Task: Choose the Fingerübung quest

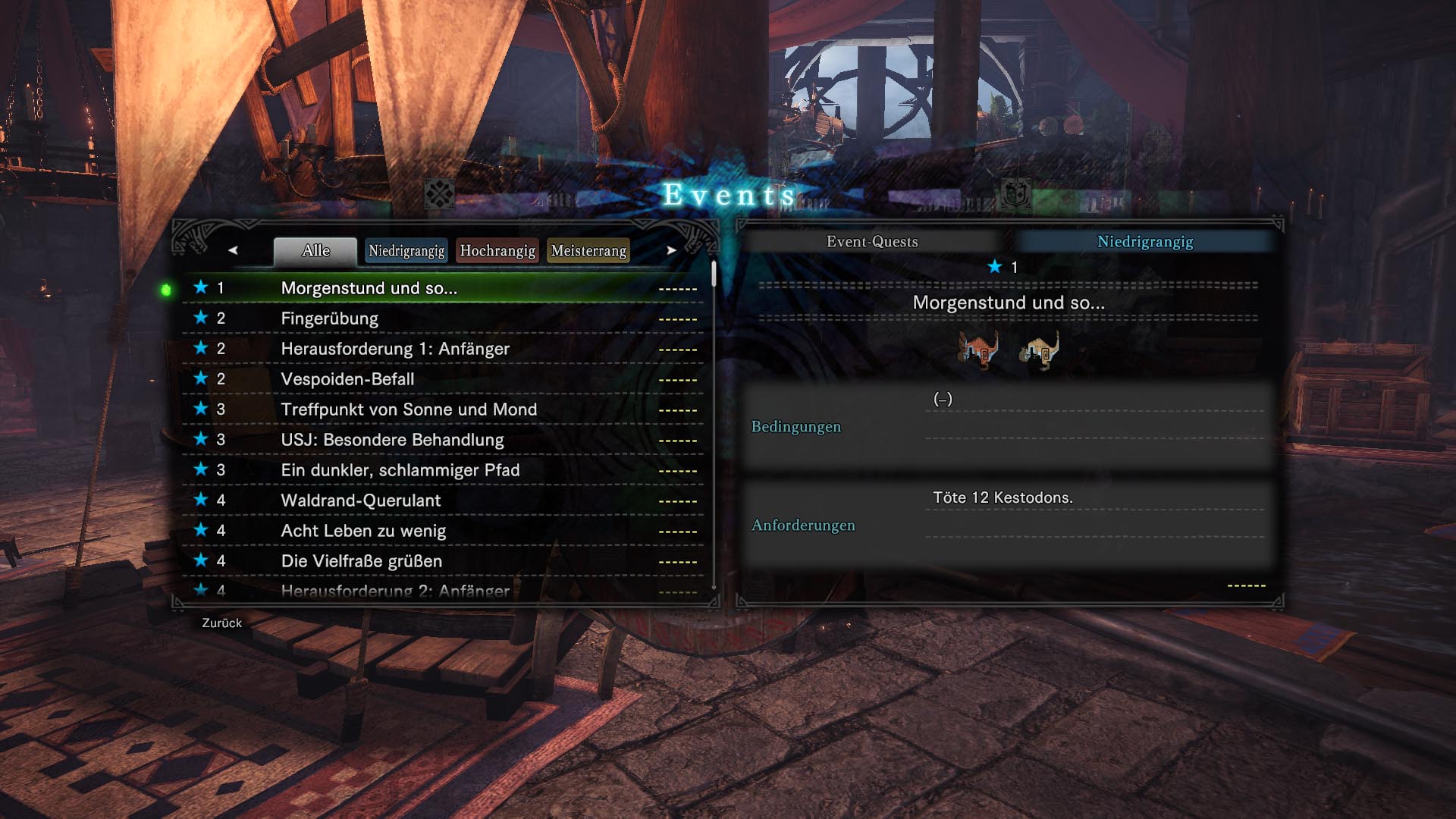Action: tap(329, 318)
